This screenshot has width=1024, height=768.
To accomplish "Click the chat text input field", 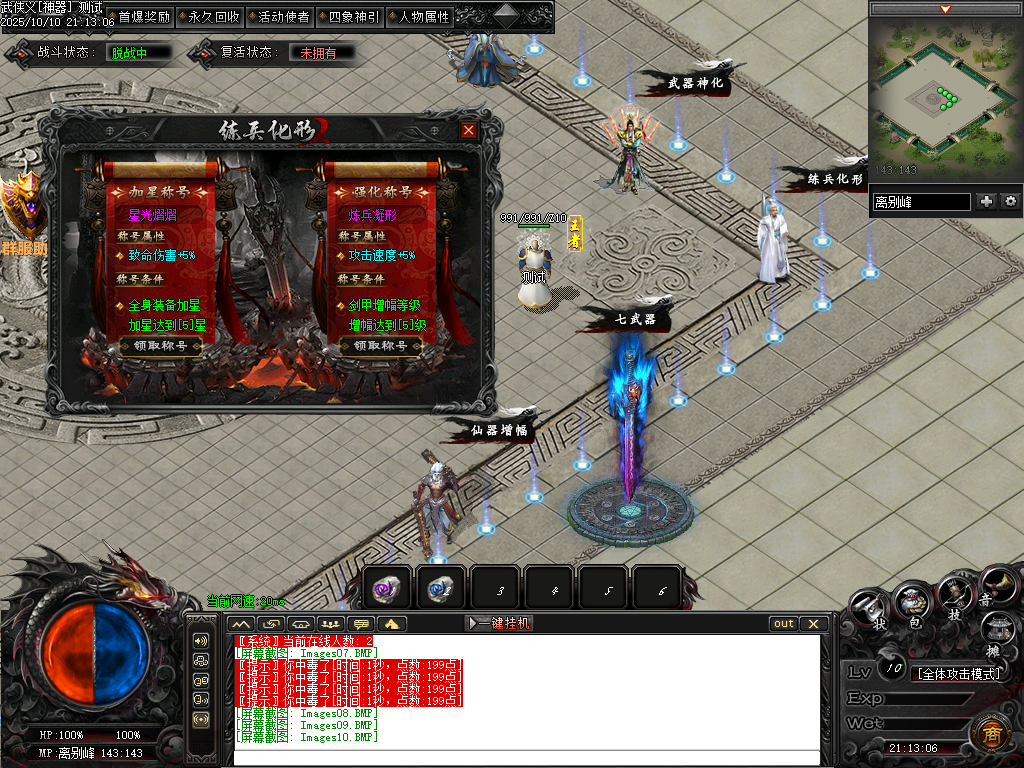I will [x=527, y=757].
